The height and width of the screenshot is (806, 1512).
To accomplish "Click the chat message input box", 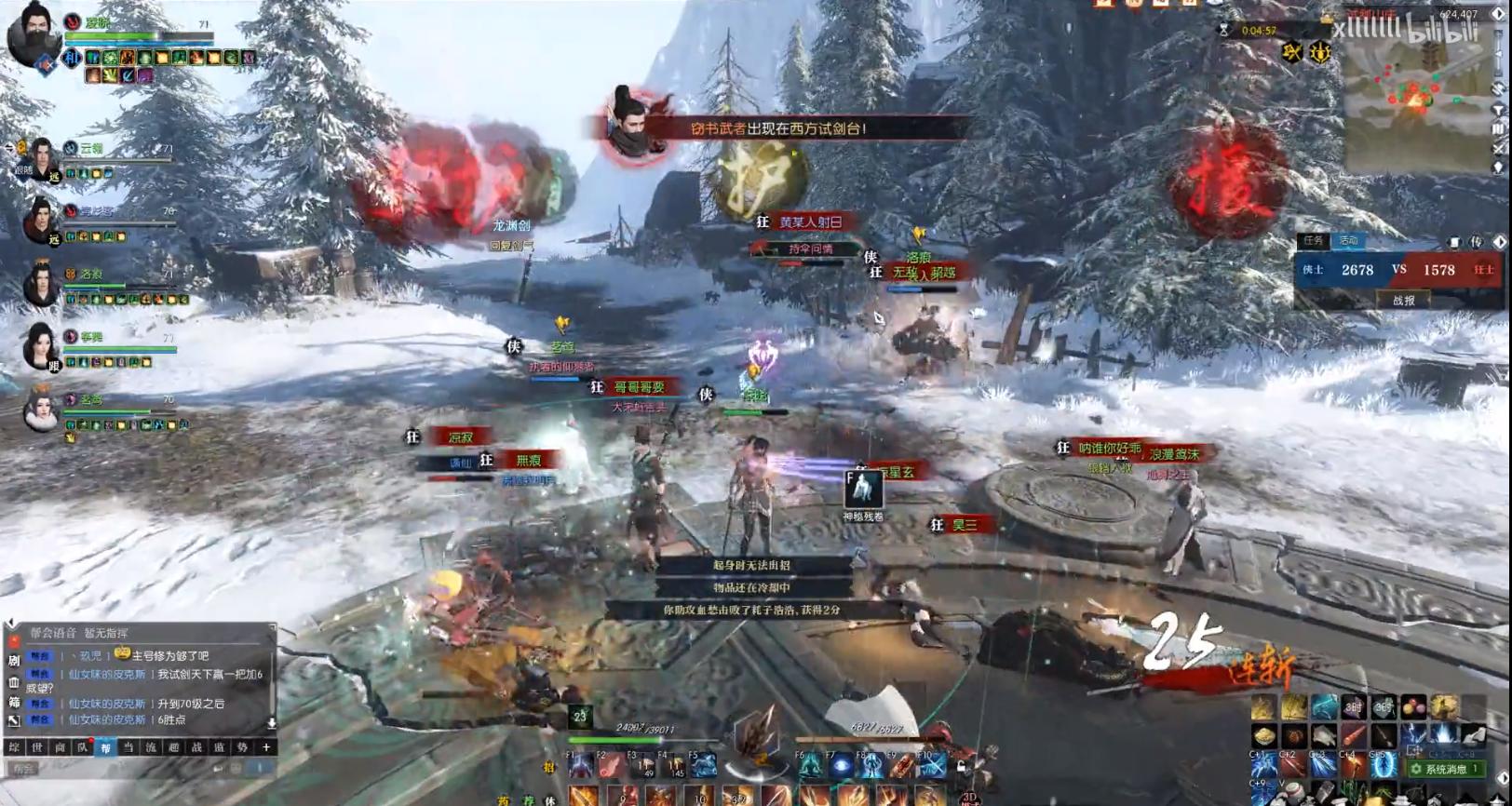I will 112,769.
